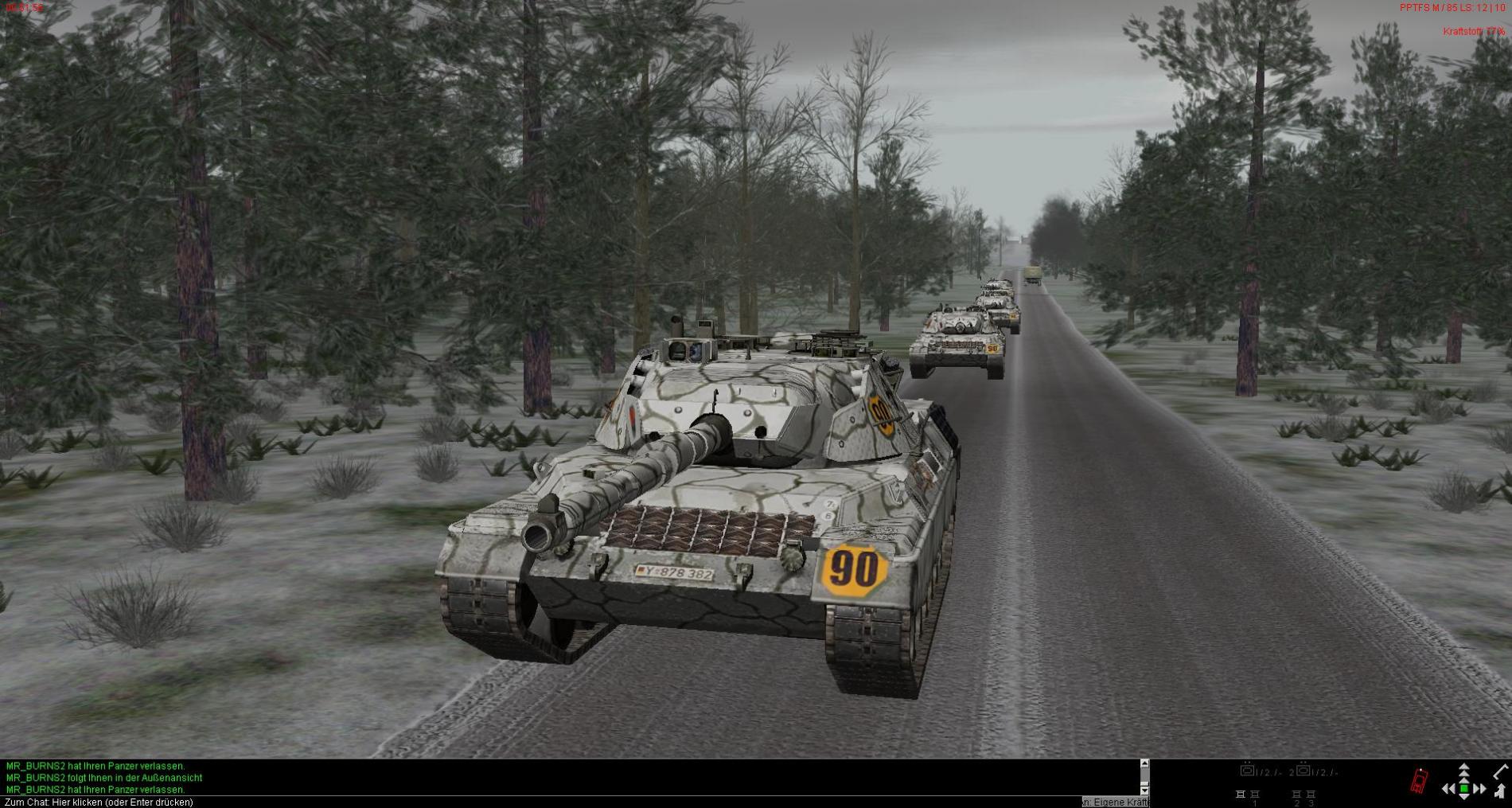Viewport: 1512px width, 808px height.
Task: Increase forward speed with the stacked up arrows
Action: coord(1464,772)
